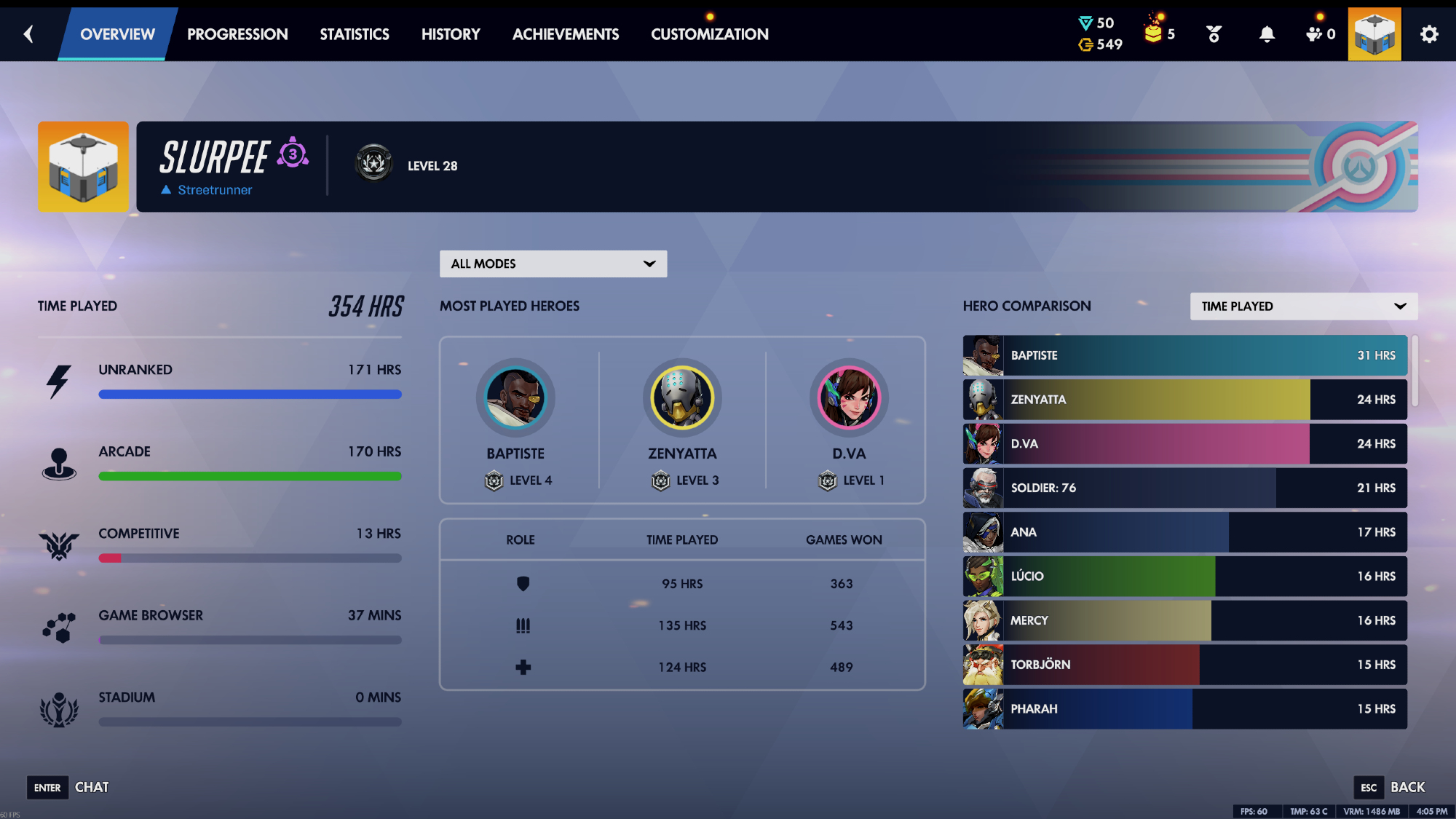The image size is (1456, 819).
Task: Select Baptiste in most played heroes
Action: click(x=515, y=398)
